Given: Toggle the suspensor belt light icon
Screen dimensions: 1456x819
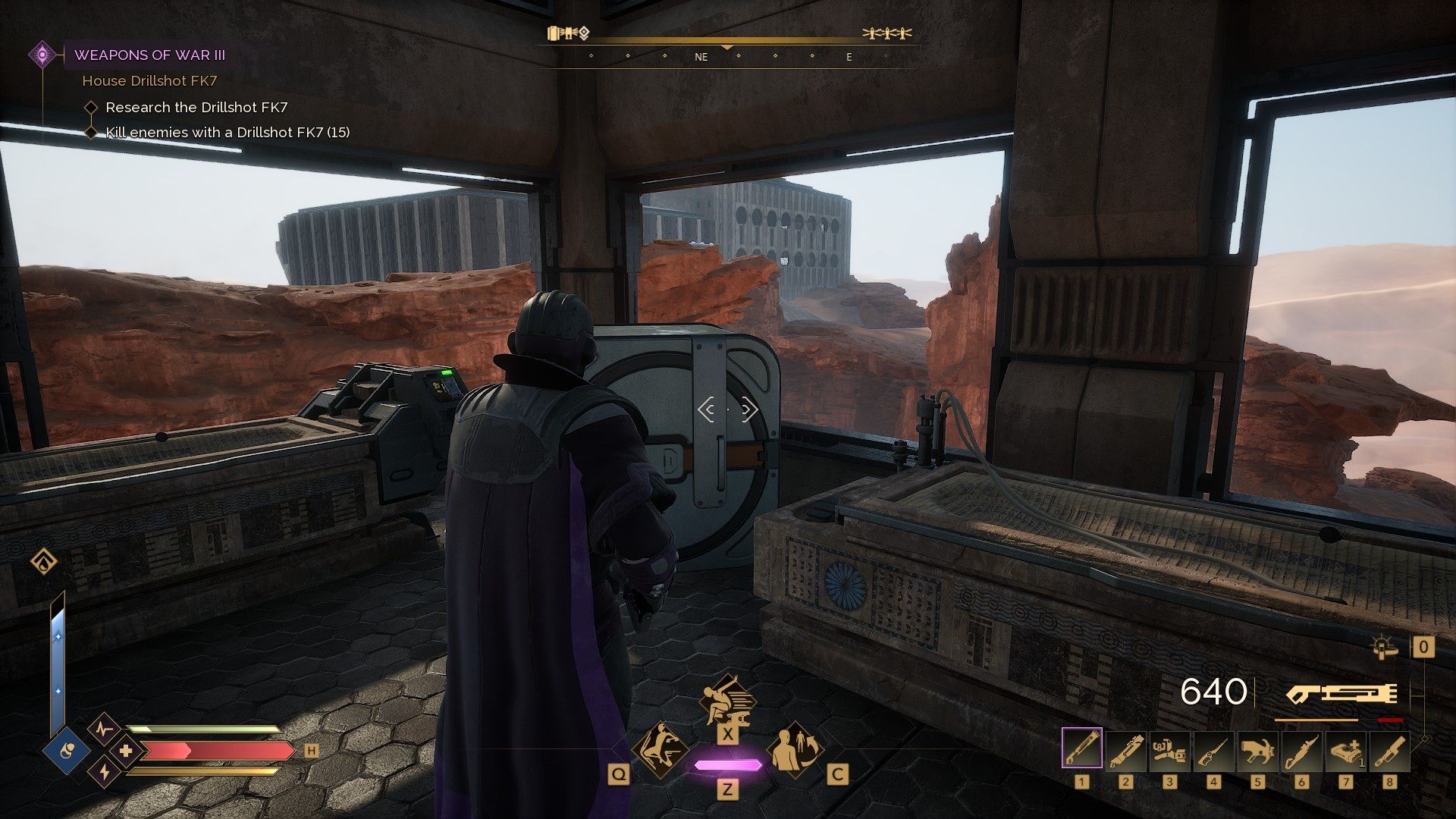Looking at the screenshot, I should point(1385,647).
